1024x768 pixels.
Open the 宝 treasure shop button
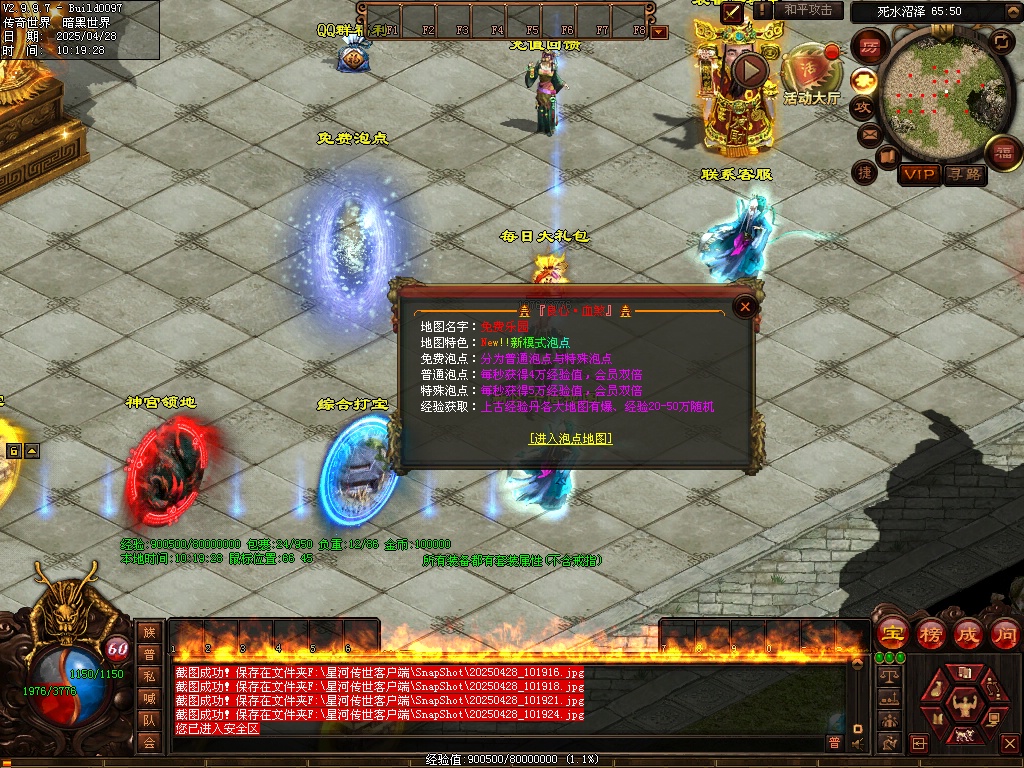pos(892,634)
